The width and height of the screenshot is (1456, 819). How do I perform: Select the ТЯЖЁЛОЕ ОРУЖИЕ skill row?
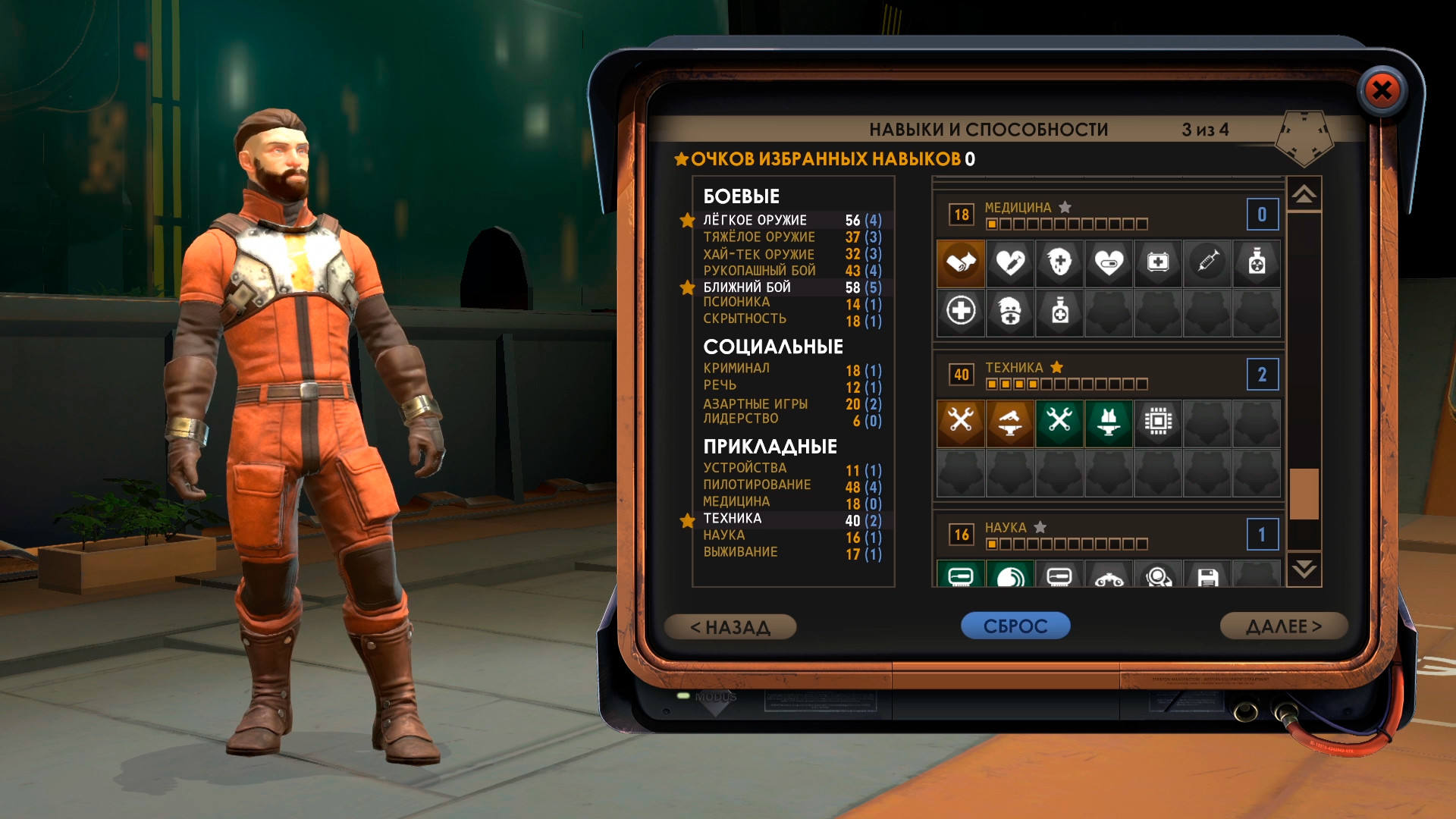tap(789, 237)
